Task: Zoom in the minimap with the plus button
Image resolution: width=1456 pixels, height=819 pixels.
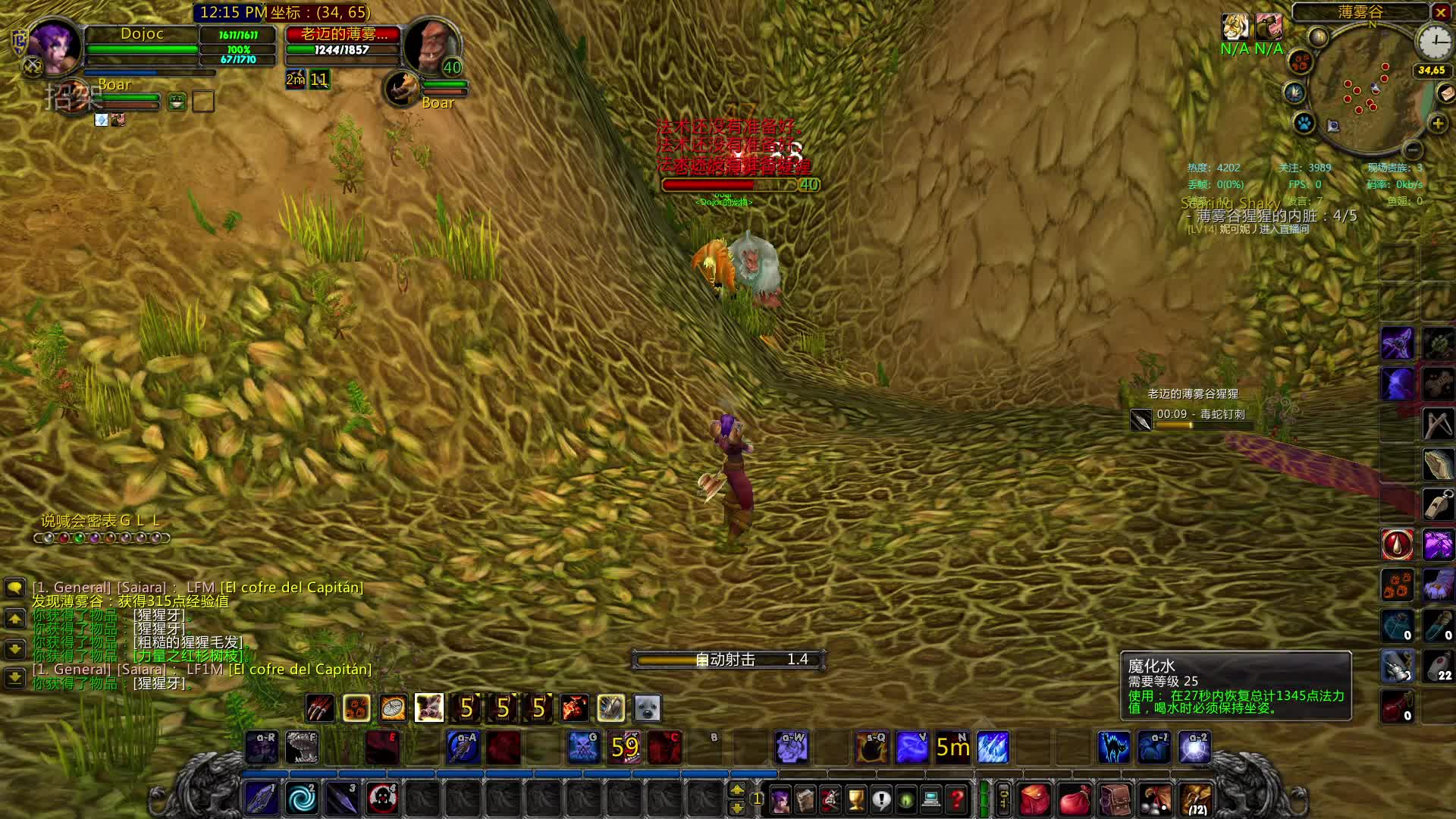Action: pos(1438,124)
